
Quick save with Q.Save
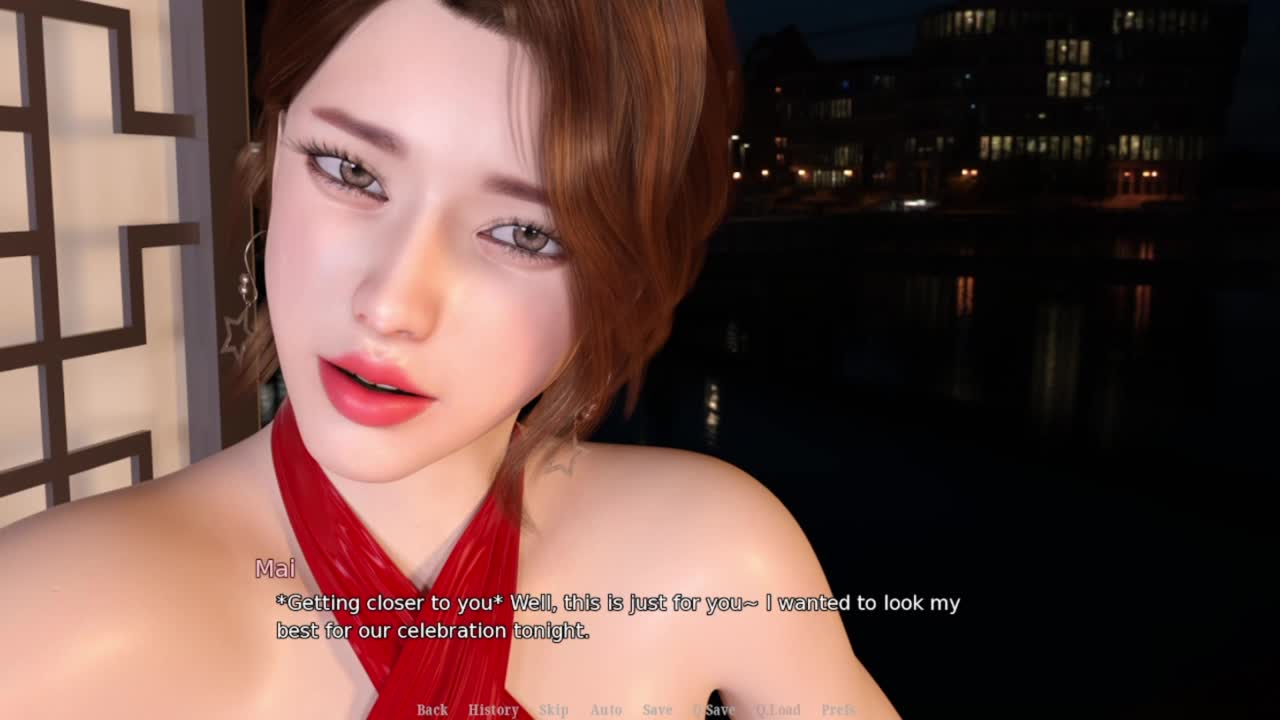point(714,710)
